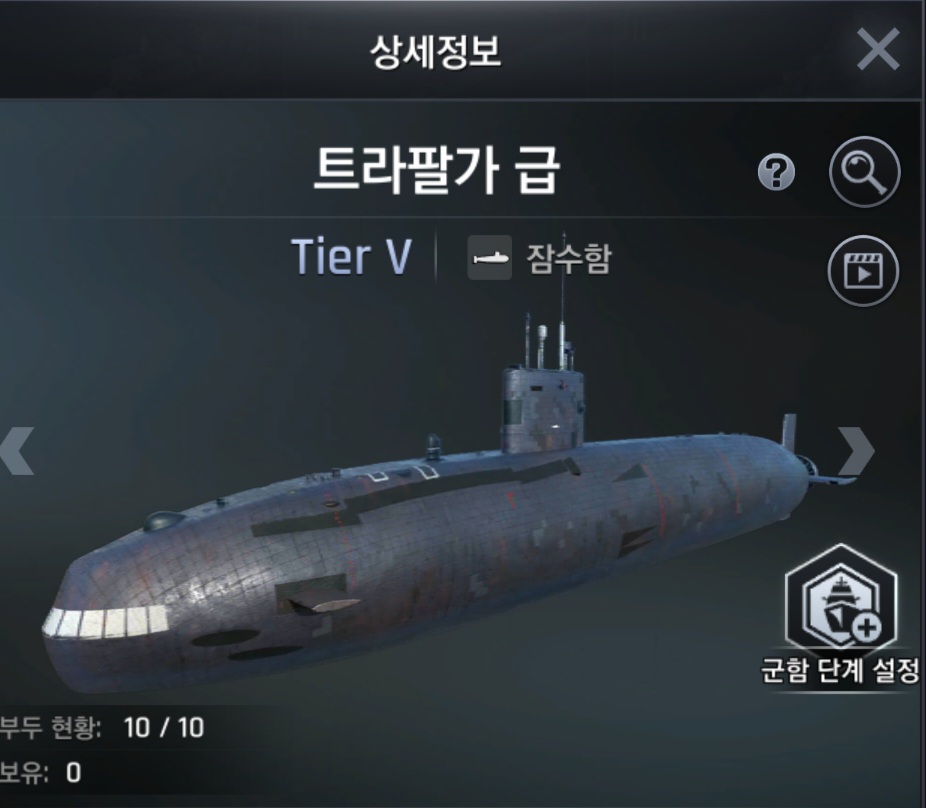Show the previous ship with left arrow

(x=18, y=451)
